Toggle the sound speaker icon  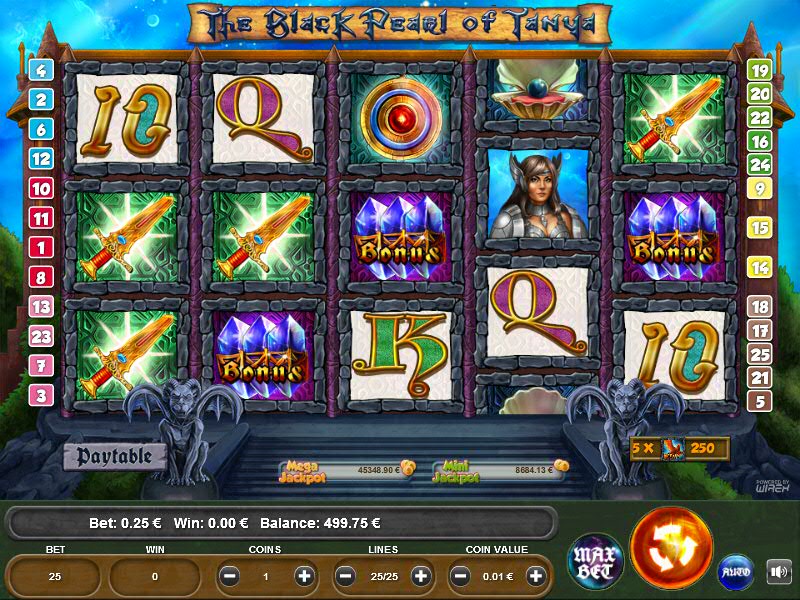click(x=778, y=572)
